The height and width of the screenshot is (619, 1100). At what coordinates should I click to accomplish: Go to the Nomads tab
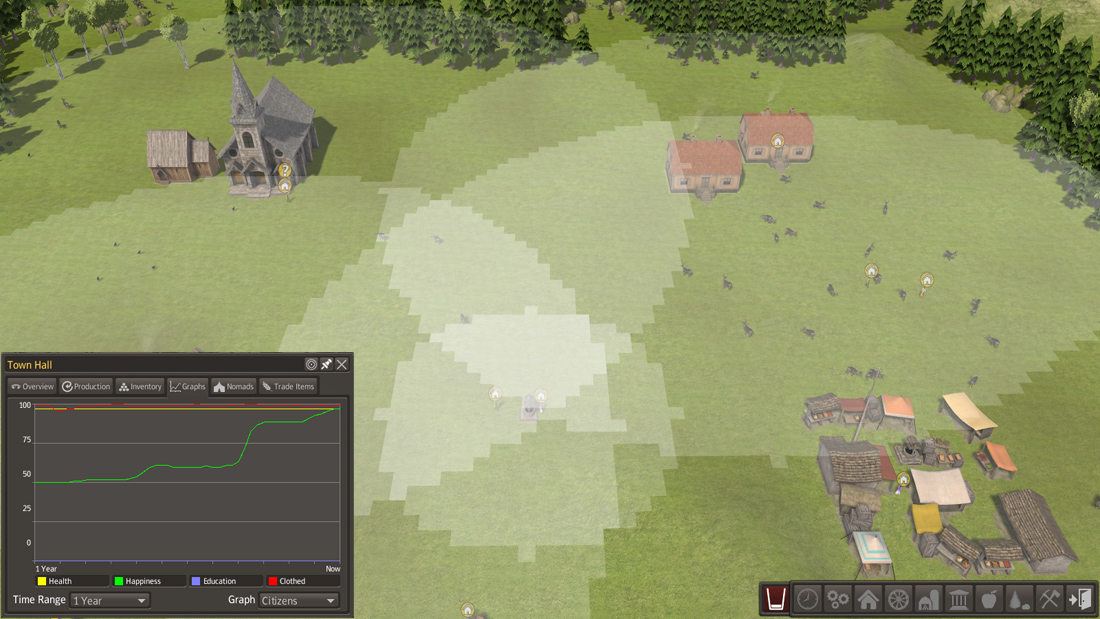pos(234,386)
